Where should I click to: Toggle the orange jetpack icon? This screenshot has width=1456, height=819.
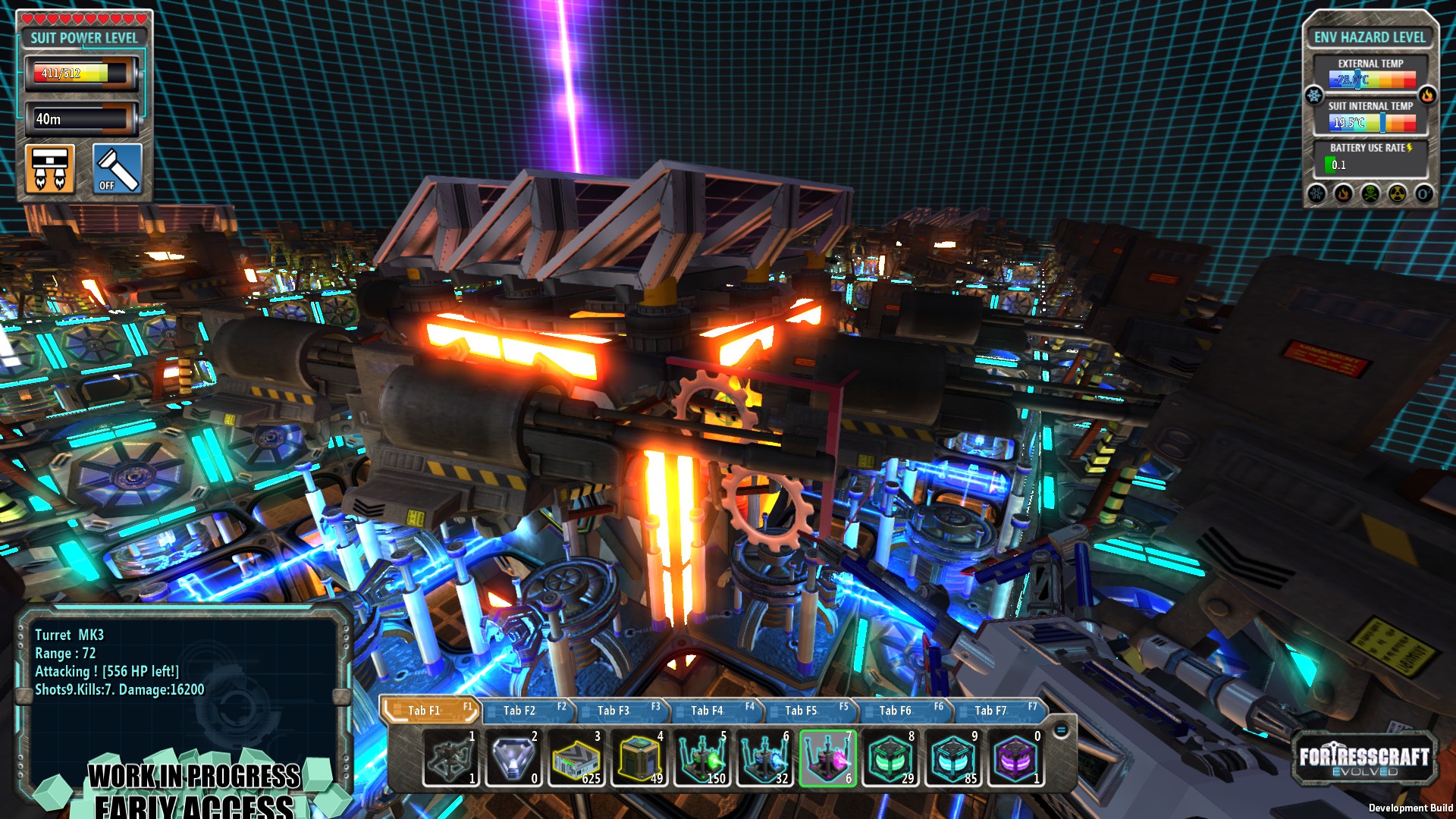[x=49, y=168]
